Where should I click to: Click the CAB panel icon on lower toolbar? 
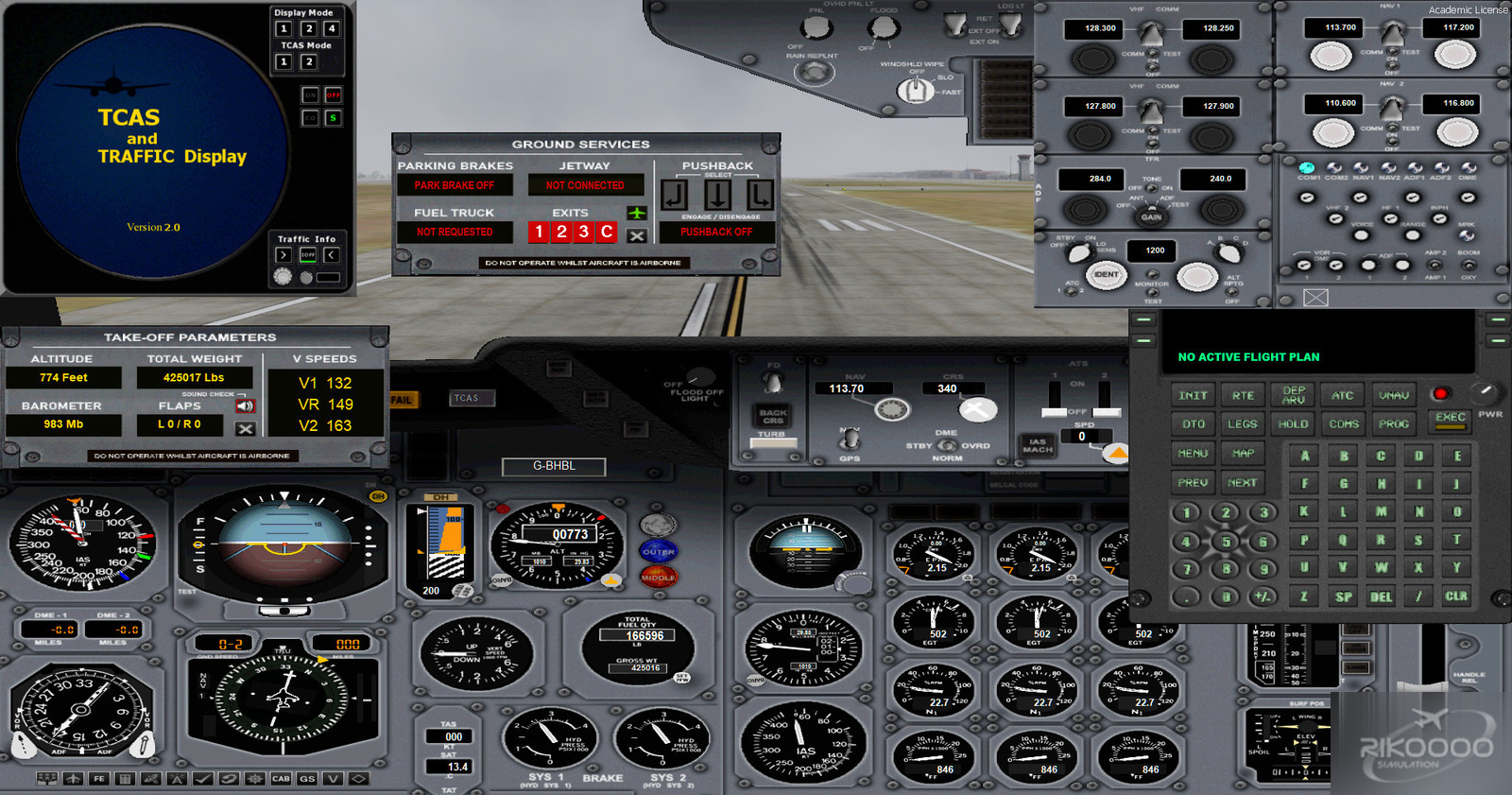279,779
